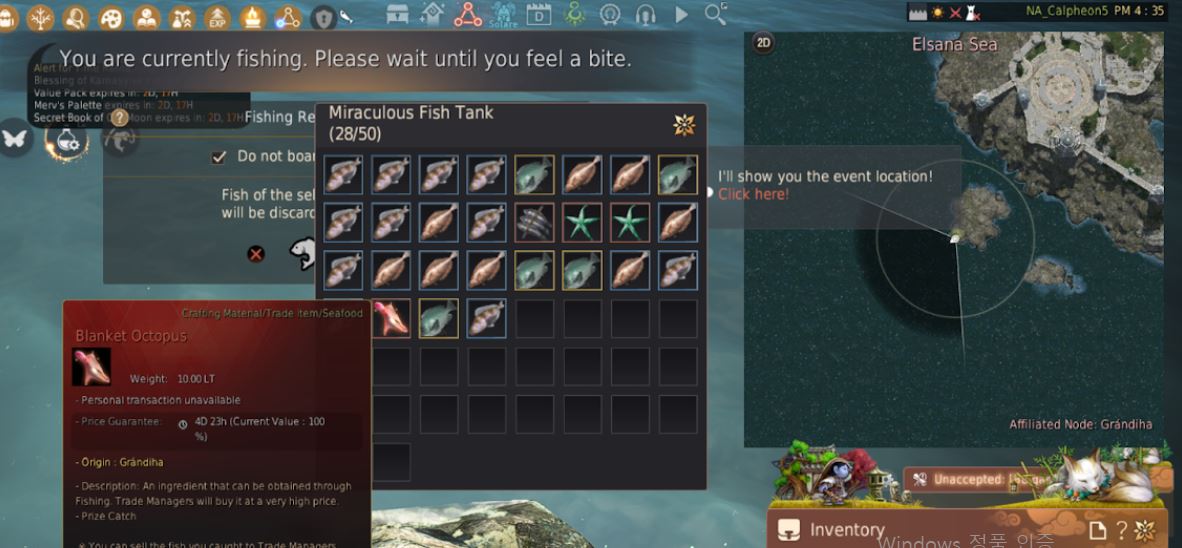Screen dimensions: 1182x548
Task: Show the Inventory help question mark
Action: (1122, 530)
